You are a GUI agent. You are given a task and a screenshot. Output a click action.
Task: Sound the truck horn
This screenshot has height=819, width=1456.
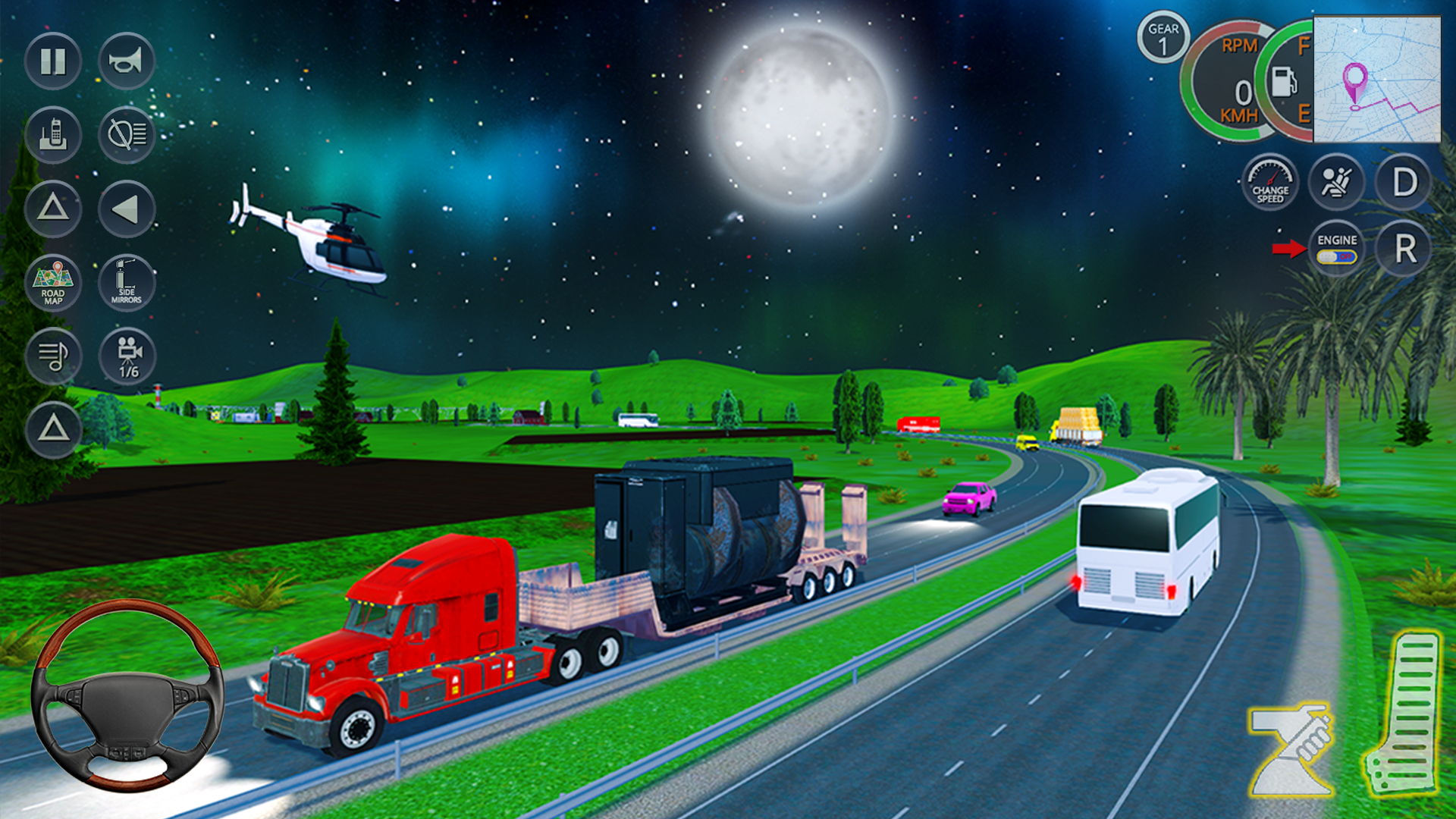coord(127,62)
